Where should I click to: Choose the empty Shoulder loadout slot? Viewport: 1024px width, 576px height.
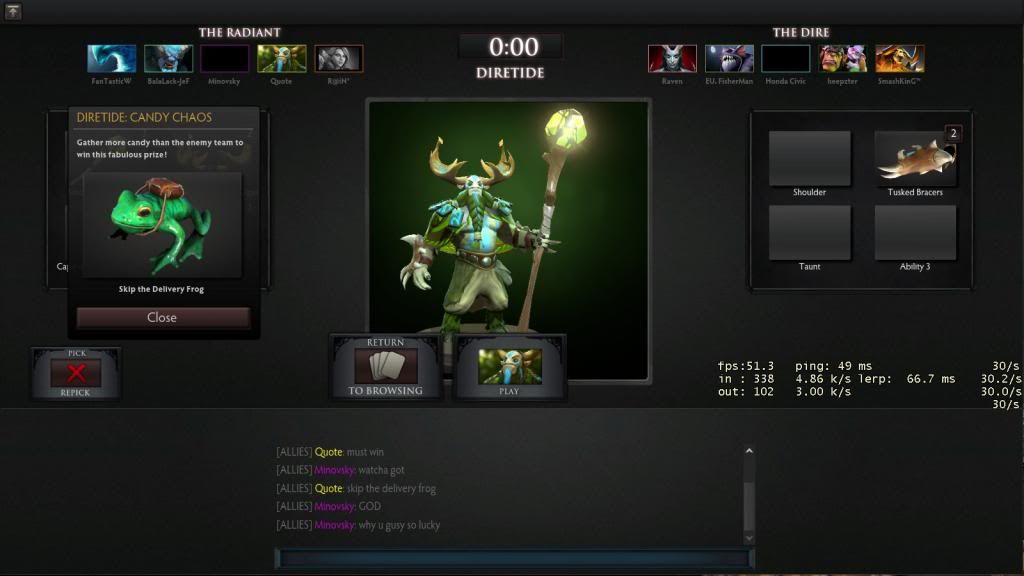(809, 159)
